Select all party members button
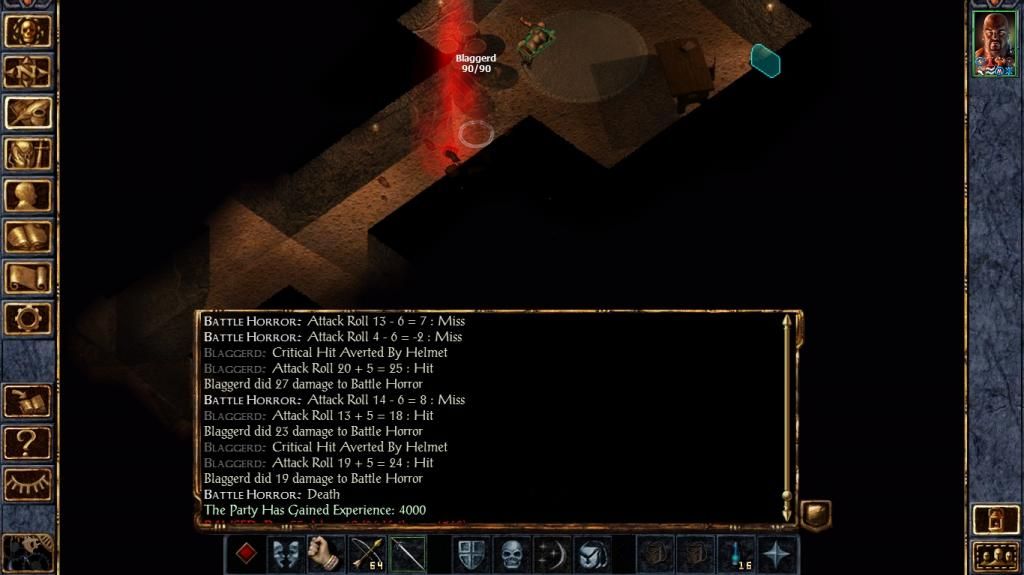Screen dimensions: 1024x575 click(x=994, y=555)
